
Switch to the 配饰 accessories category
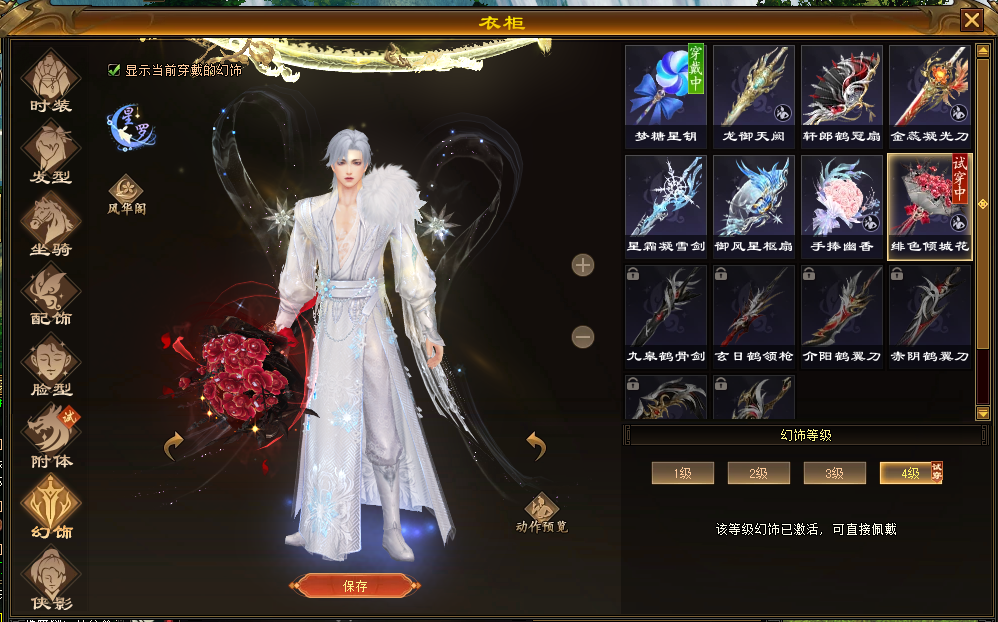(50, 294)
